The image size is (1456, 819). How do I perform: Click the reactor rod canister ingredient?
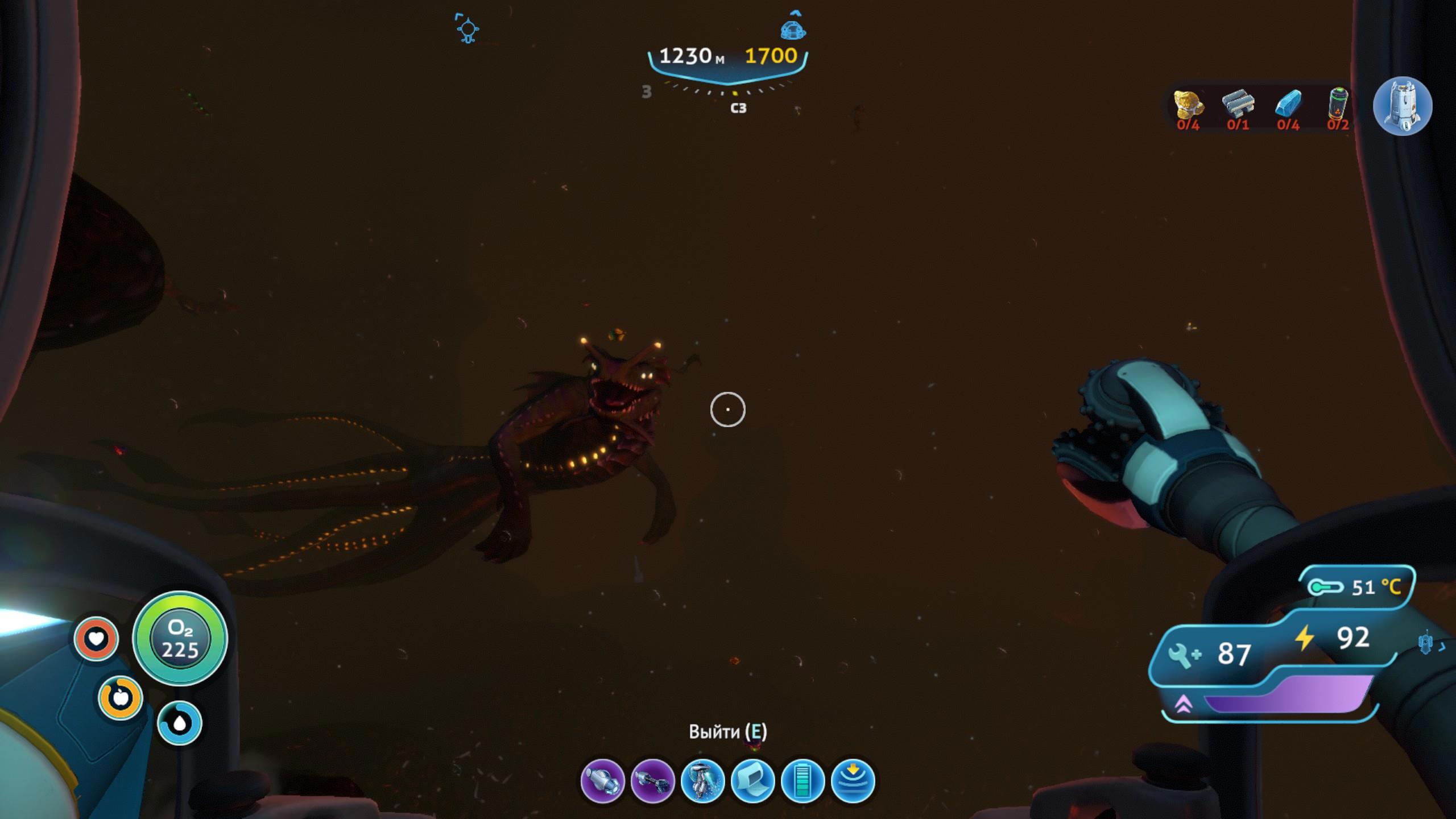[x=1338, y=103]
